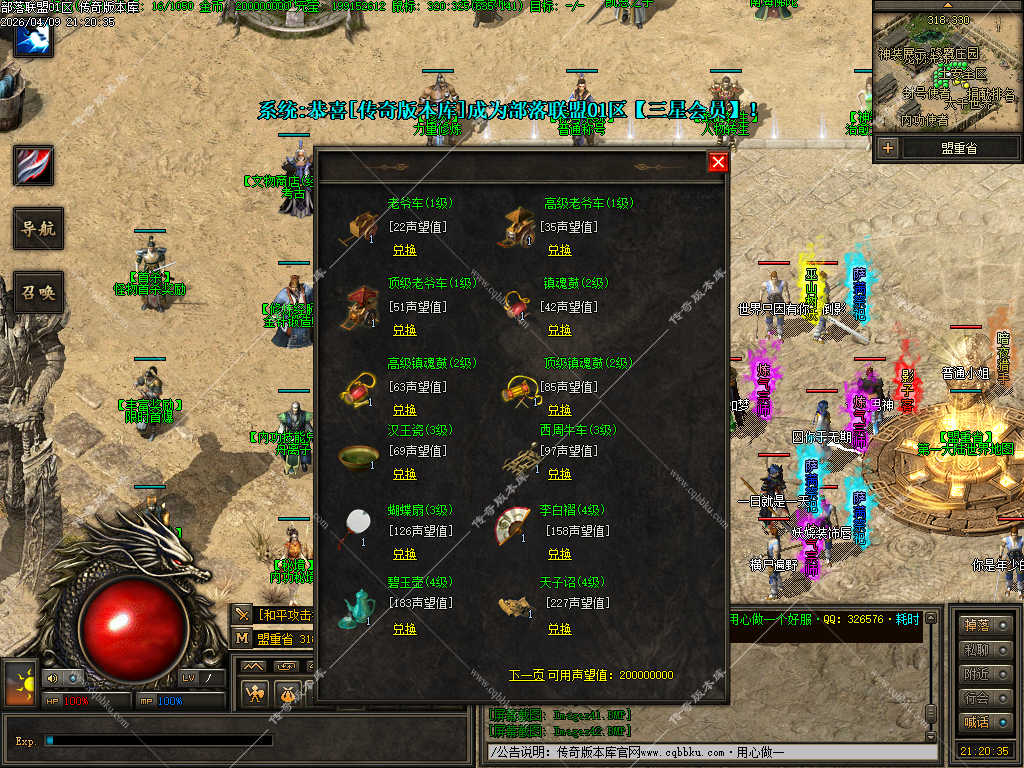The image size is (1024, 768).
Task: Go to the next page (下一页)
Action: pyautogui.click(x=526, y=675)
